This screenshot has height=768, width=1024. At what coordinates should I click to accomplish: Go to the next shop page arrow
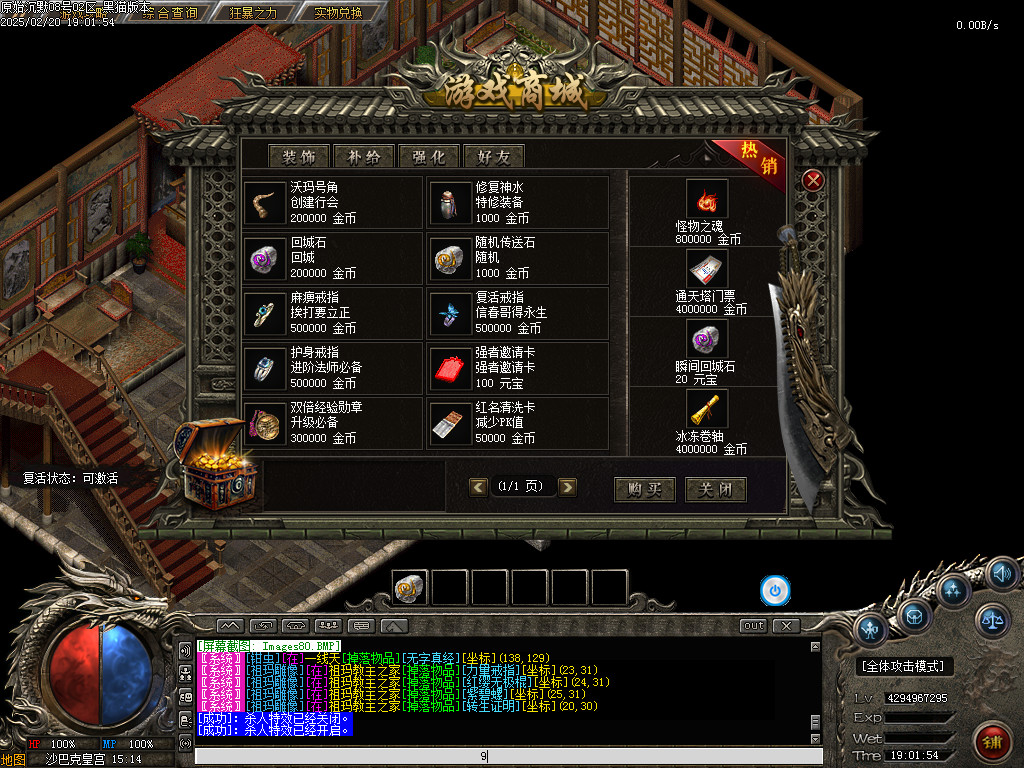[567, 487]
